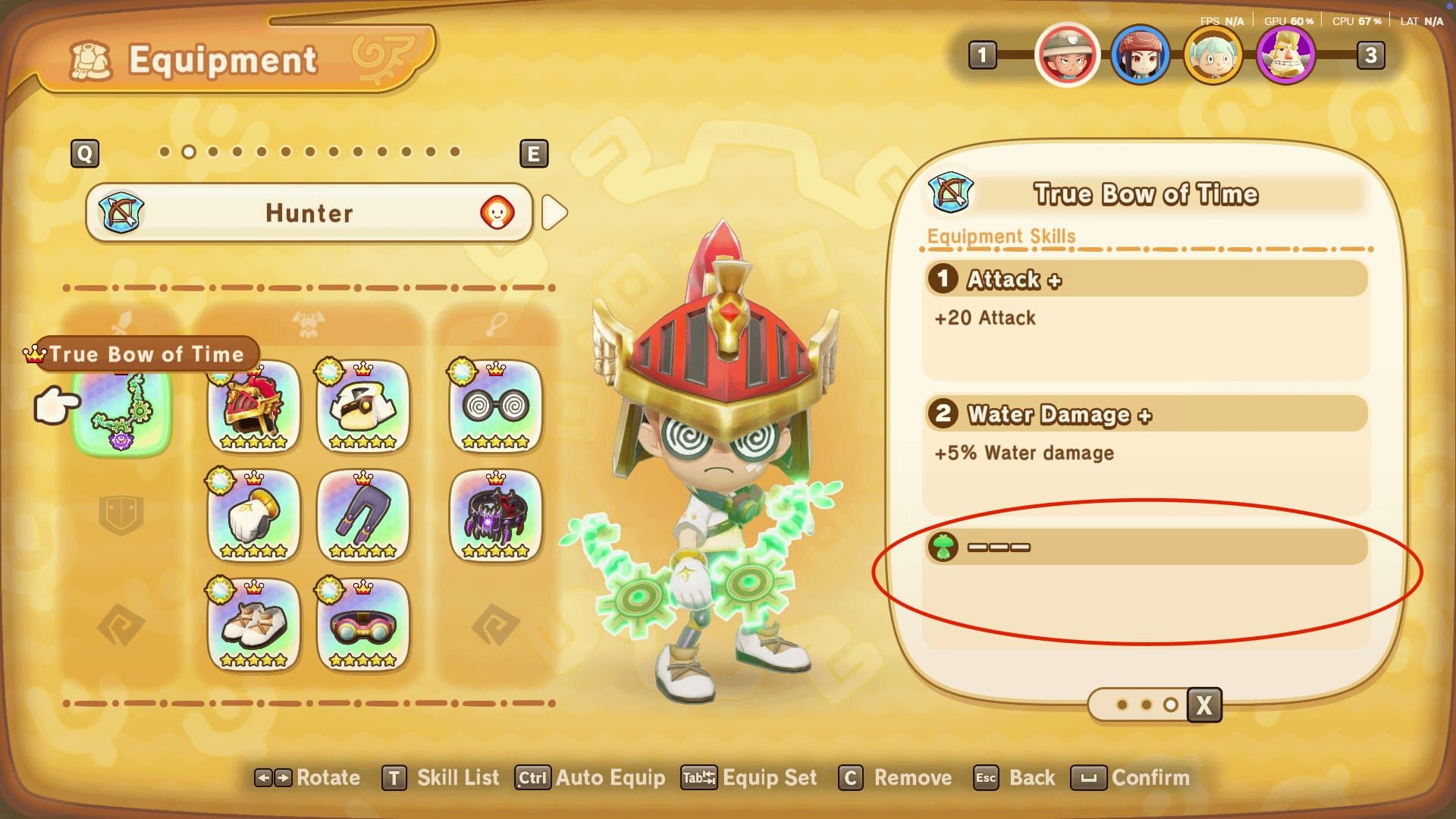Click the empty shield equipment slot
The height and width of the screenshot is (819, 1456).
pos(121,516)
